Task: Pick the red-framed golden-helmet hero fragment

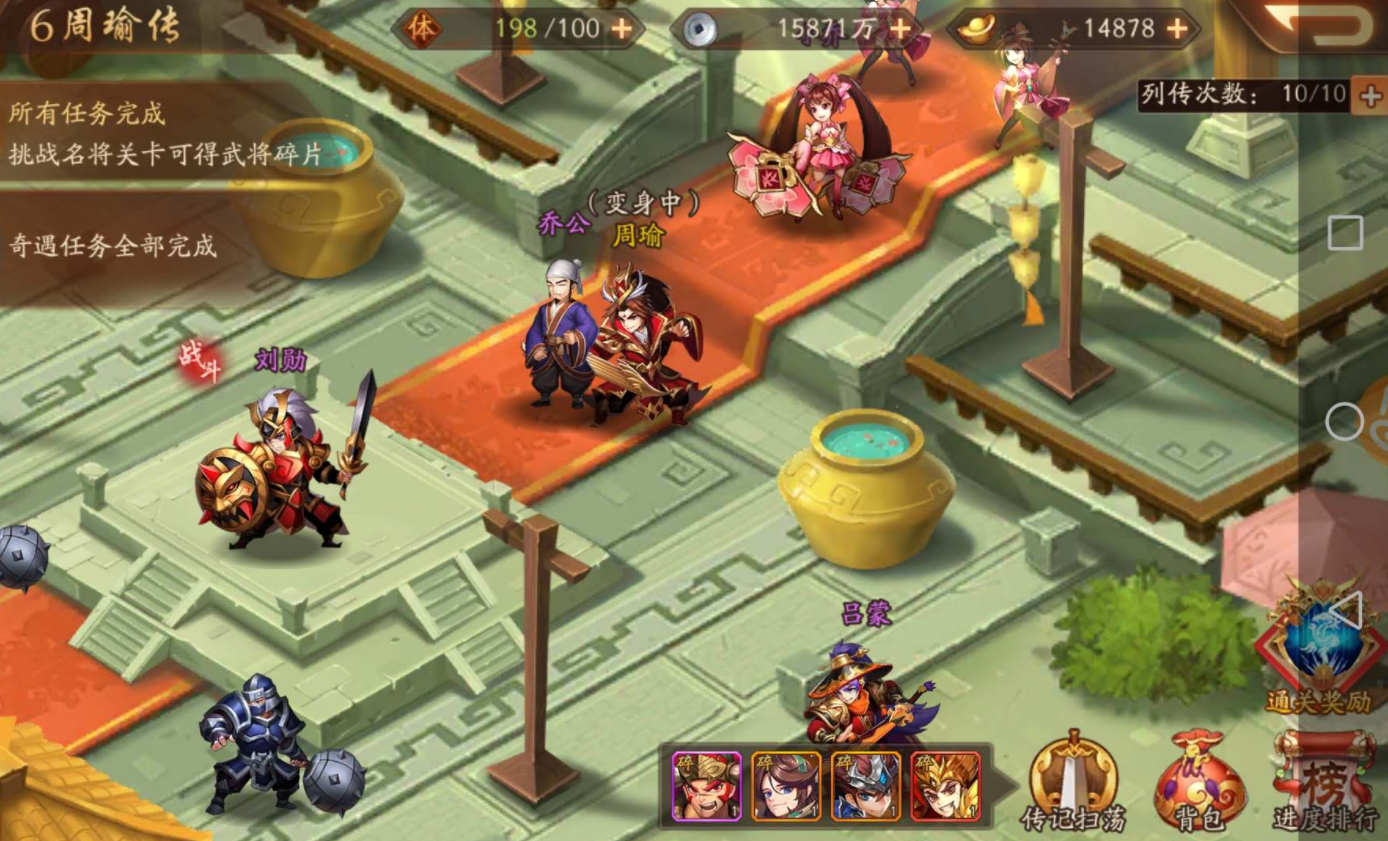Action: (x=946, y=786)
